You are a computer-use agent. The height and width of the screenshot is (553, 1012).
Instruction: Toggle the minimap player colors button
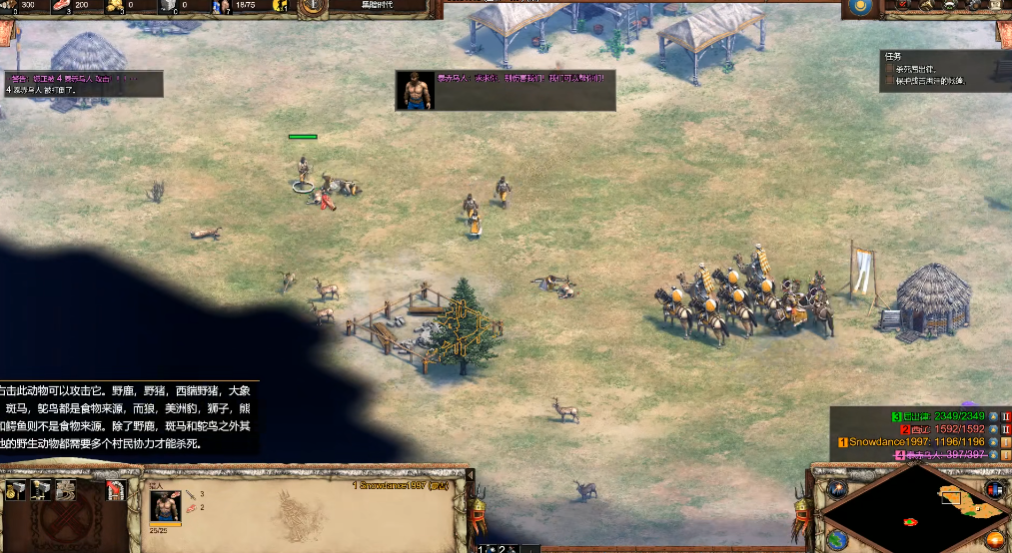993,489
